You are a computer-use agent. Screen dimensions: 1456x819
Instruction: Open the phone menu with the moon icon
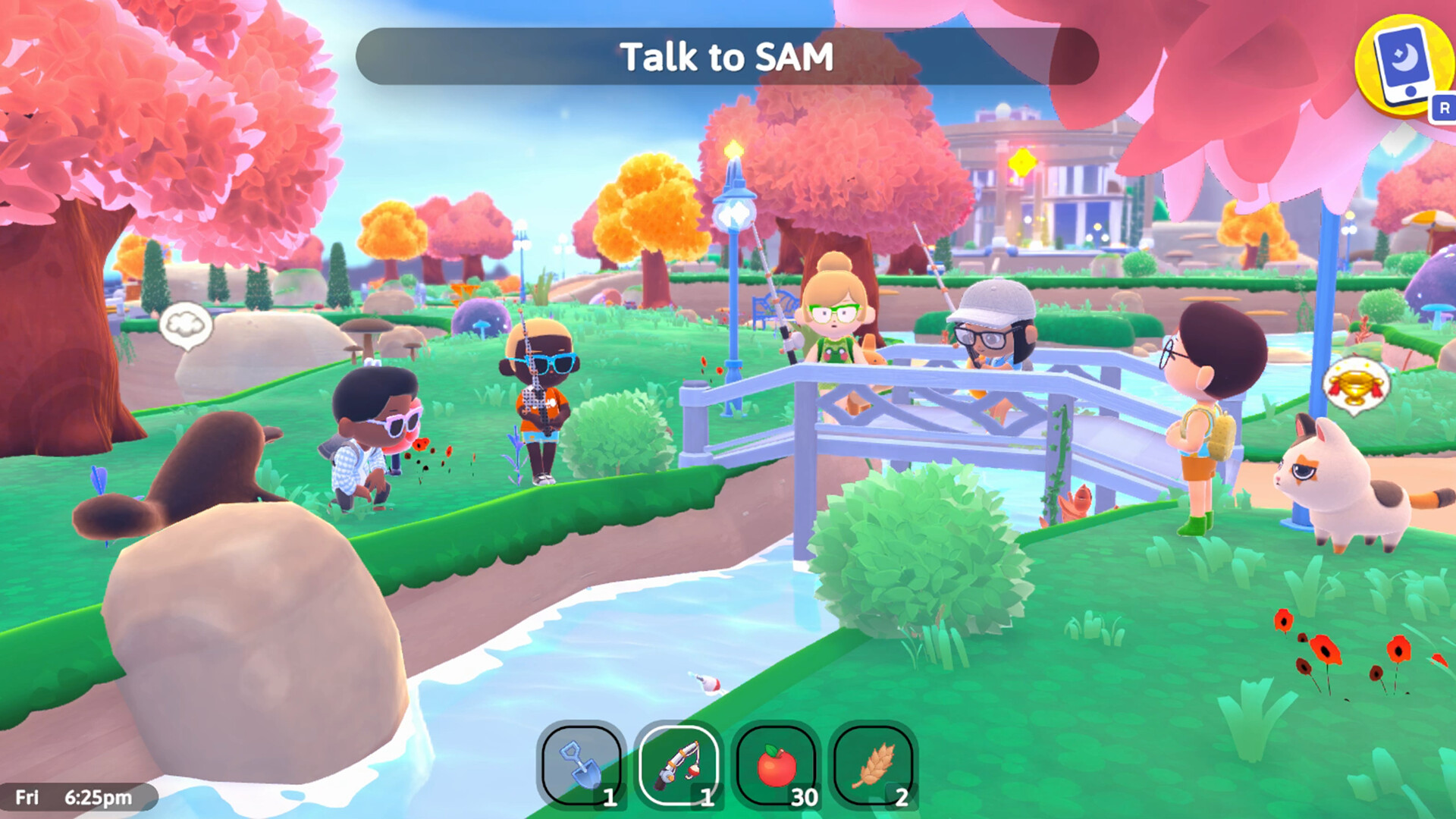tap(1399, 64)
